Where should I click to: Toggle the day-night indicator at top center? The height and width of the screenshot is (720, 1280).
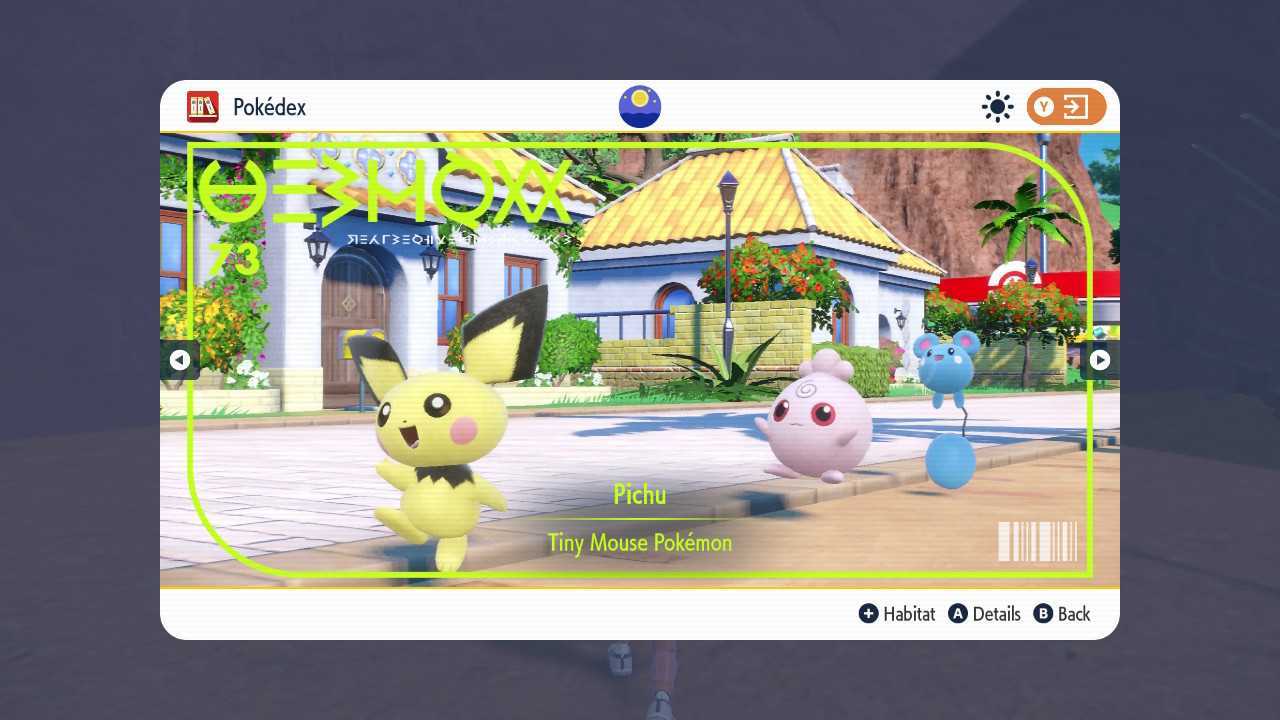click(x=639, y=106)
